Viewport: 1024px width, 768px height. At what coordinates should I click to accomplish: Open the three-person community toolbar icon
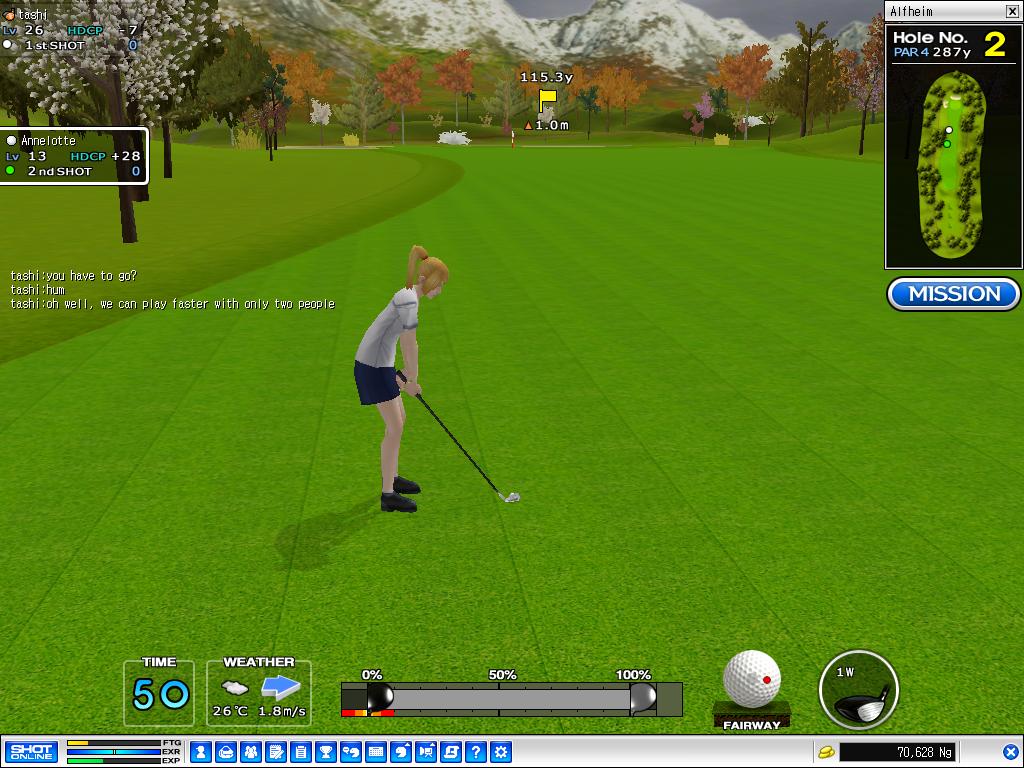[251, 751]
